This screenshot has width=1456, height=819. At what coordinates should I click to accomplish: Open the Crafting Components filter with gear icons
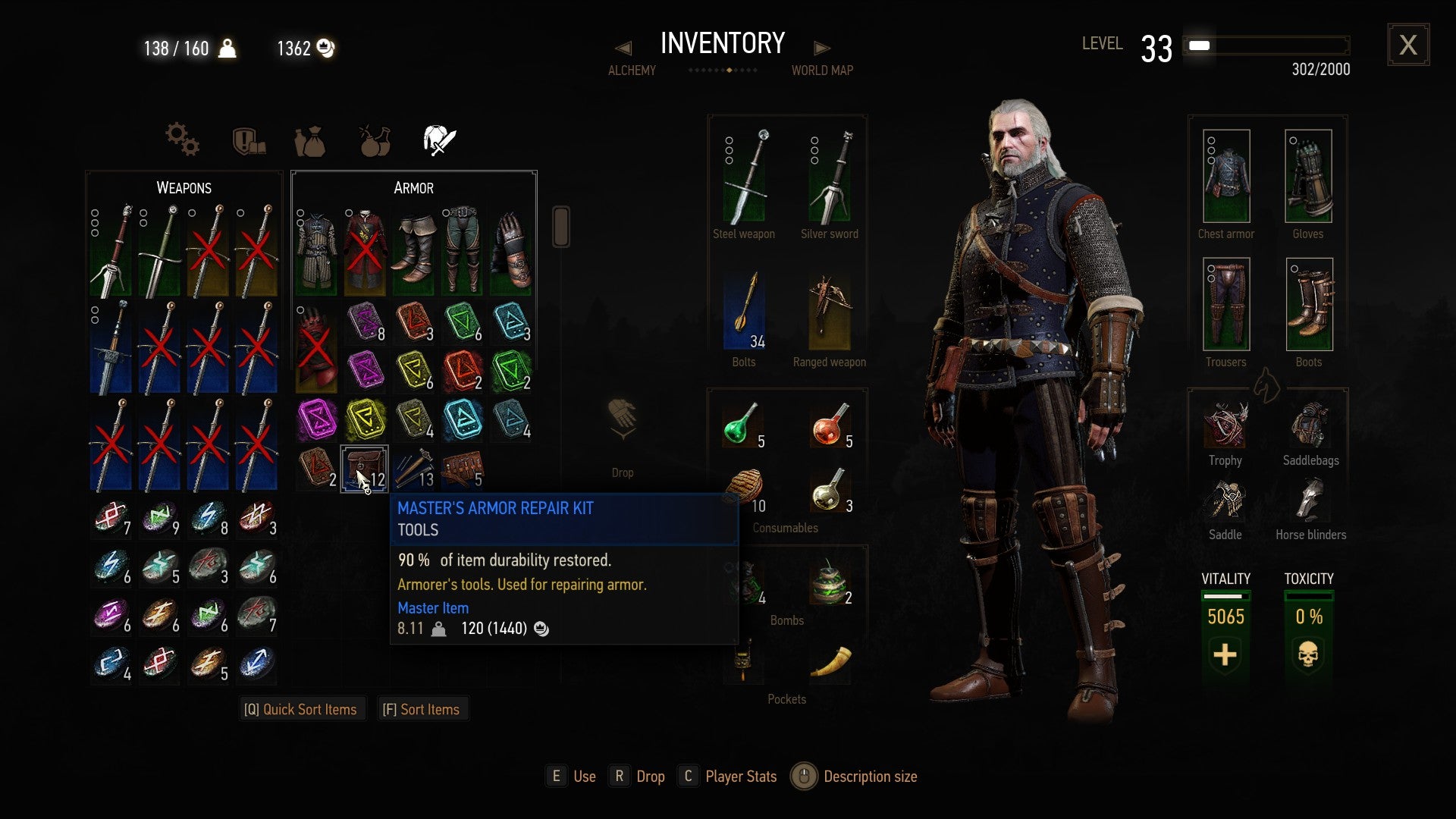180,140
